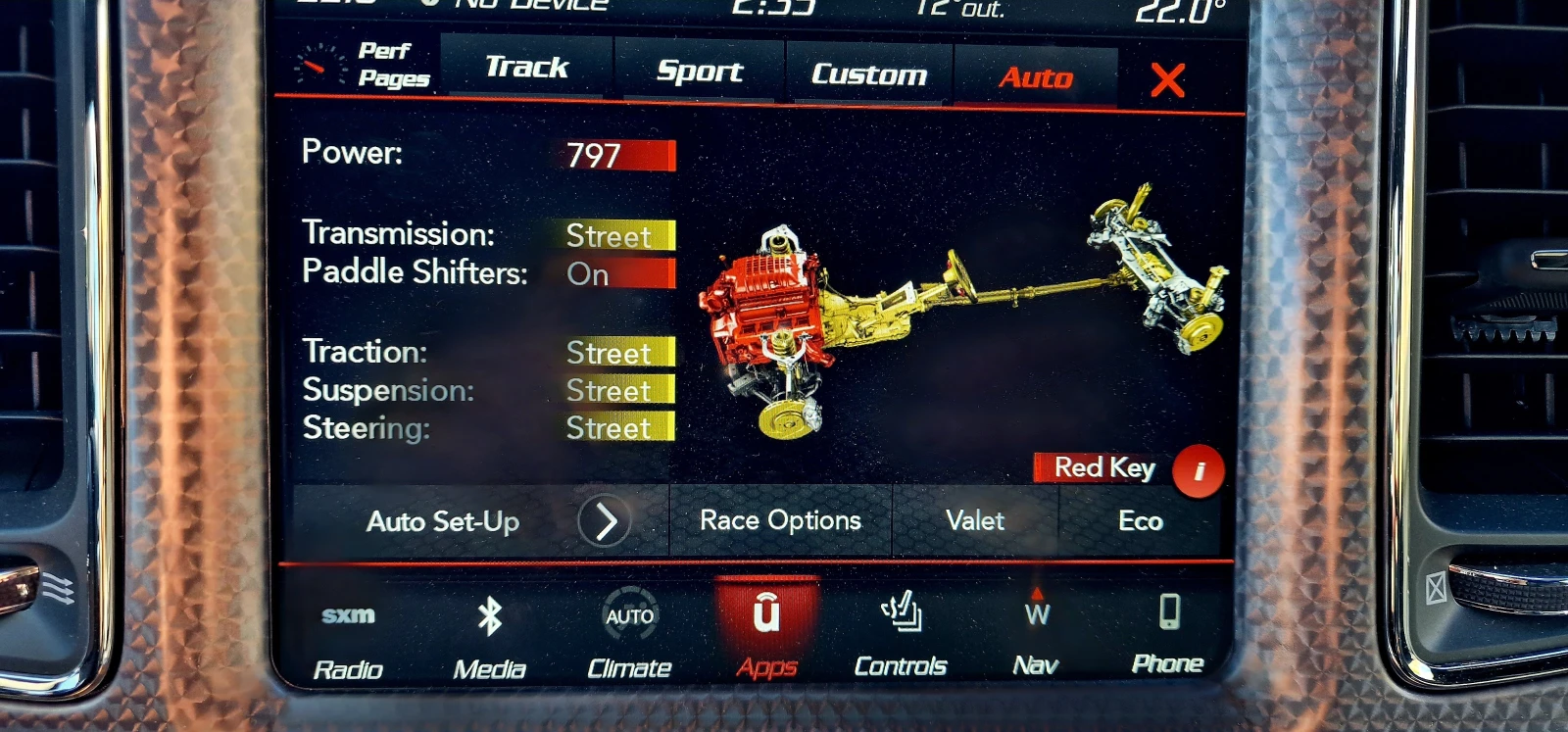Image resolution: width=1568 pixels, height=732 pixels.
Task: Select the Auto drive mode tab
Action: (x=1035, y=77)
